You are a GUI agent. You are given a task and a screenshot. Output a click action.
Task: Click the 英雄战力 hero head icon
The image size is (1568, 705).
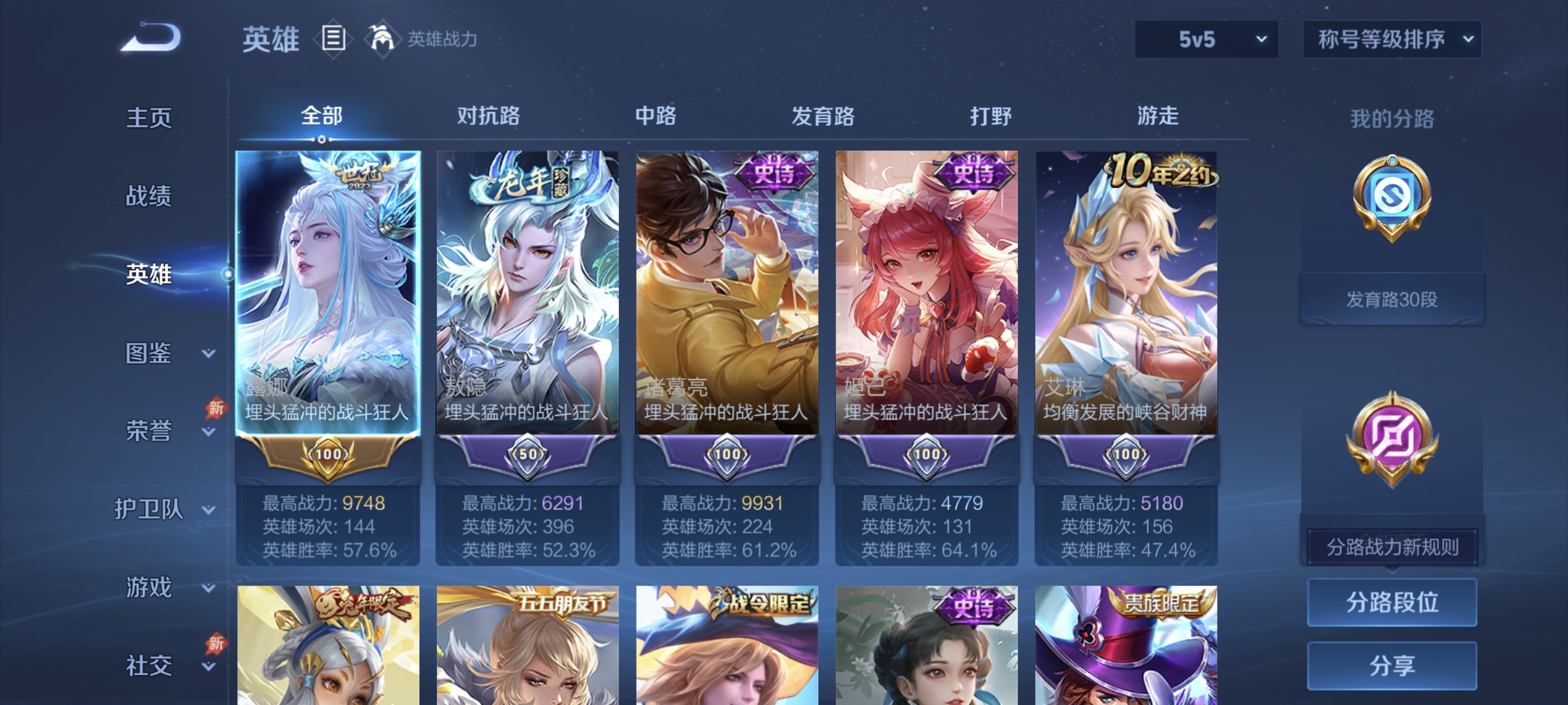click(x=380, y=38)
